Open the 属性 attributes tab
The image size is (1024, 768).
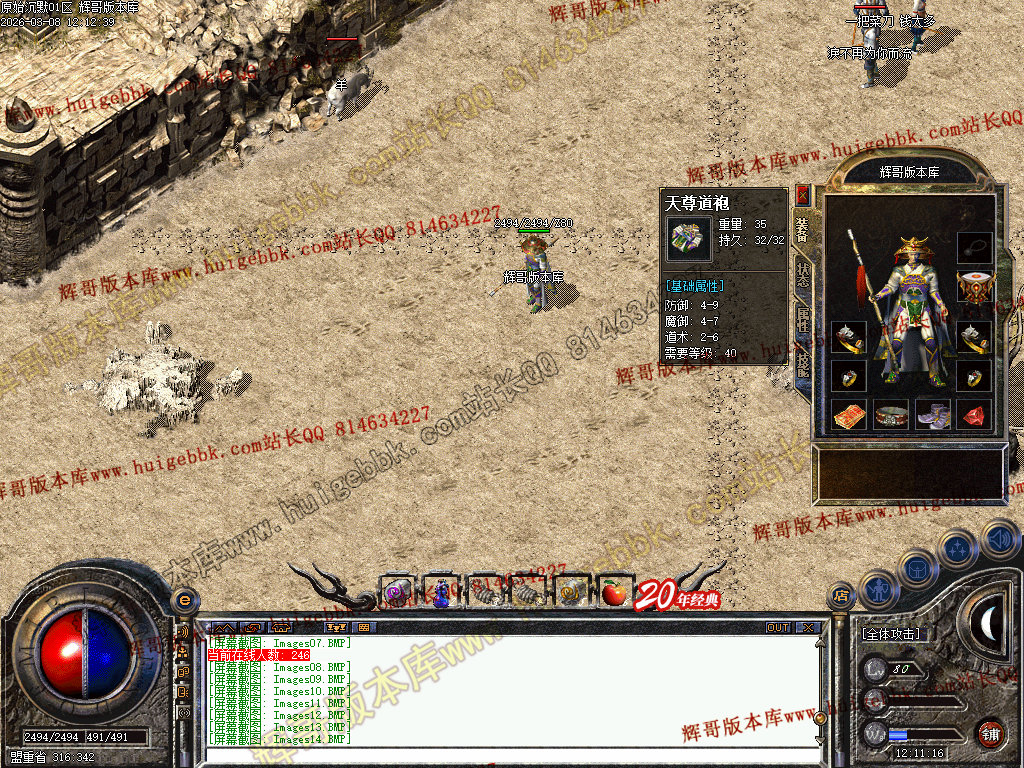pos(803,320)
